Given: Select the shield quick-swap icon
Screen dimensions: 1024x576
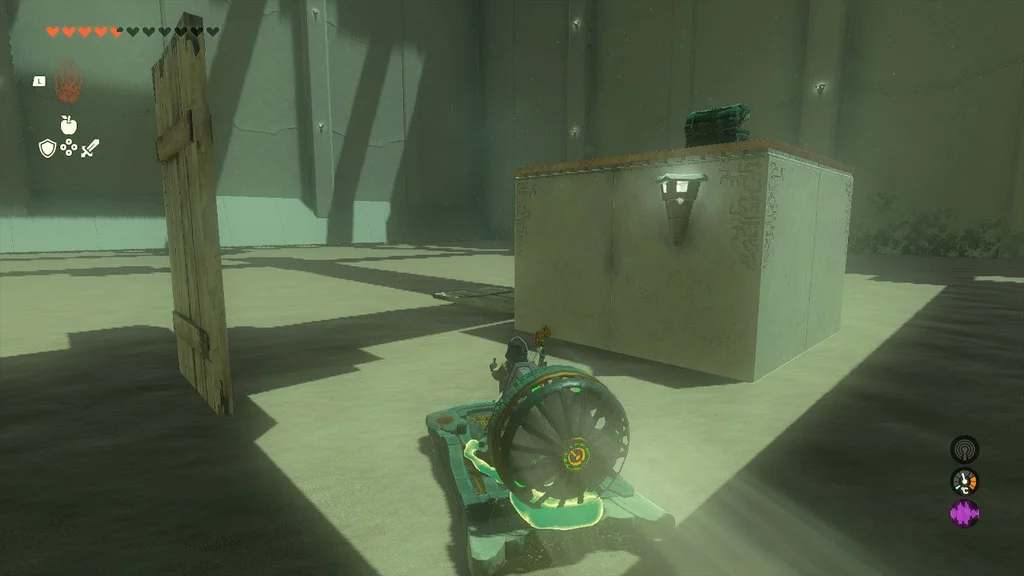Looking at the screenshot, I should pos(47,148).
